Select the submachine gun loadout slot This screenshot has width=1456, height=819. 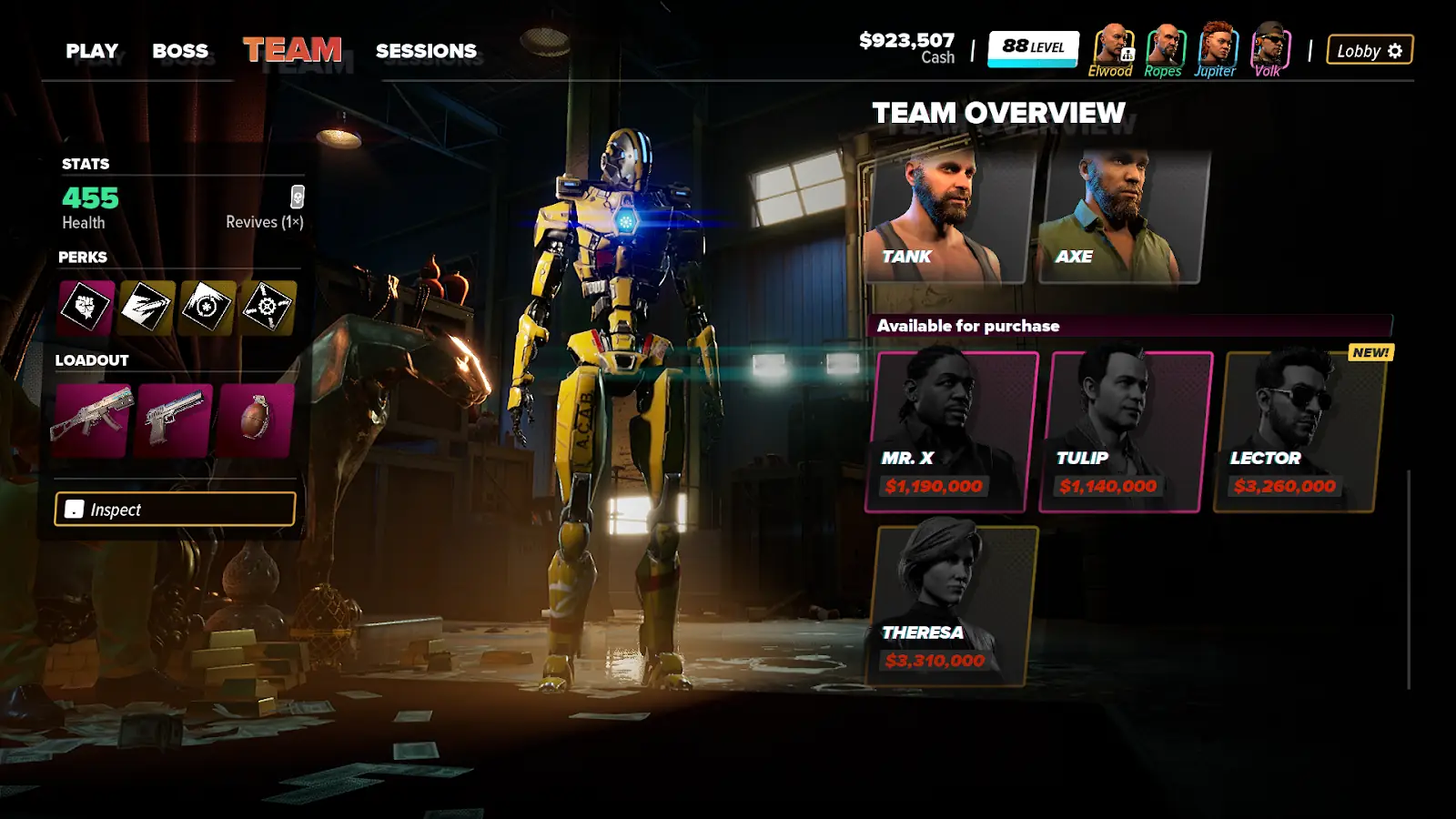coord(91,420)
